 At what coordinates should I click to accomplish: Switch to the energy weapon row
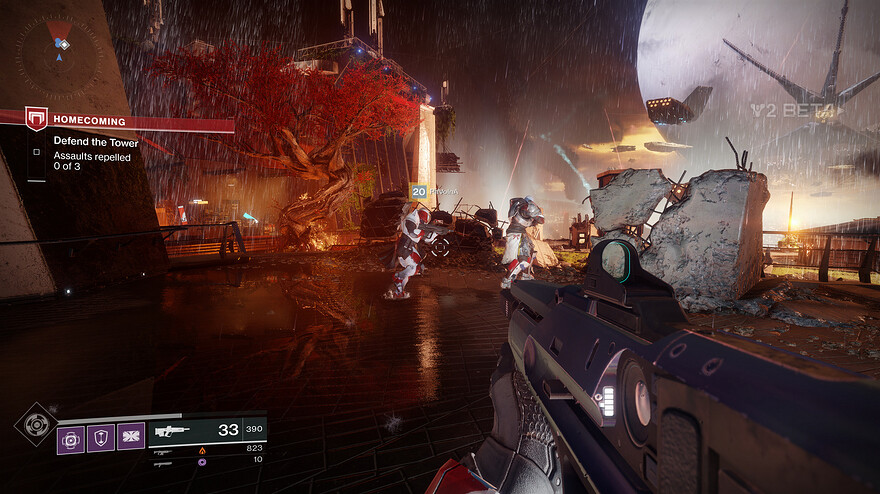point(207,450)
